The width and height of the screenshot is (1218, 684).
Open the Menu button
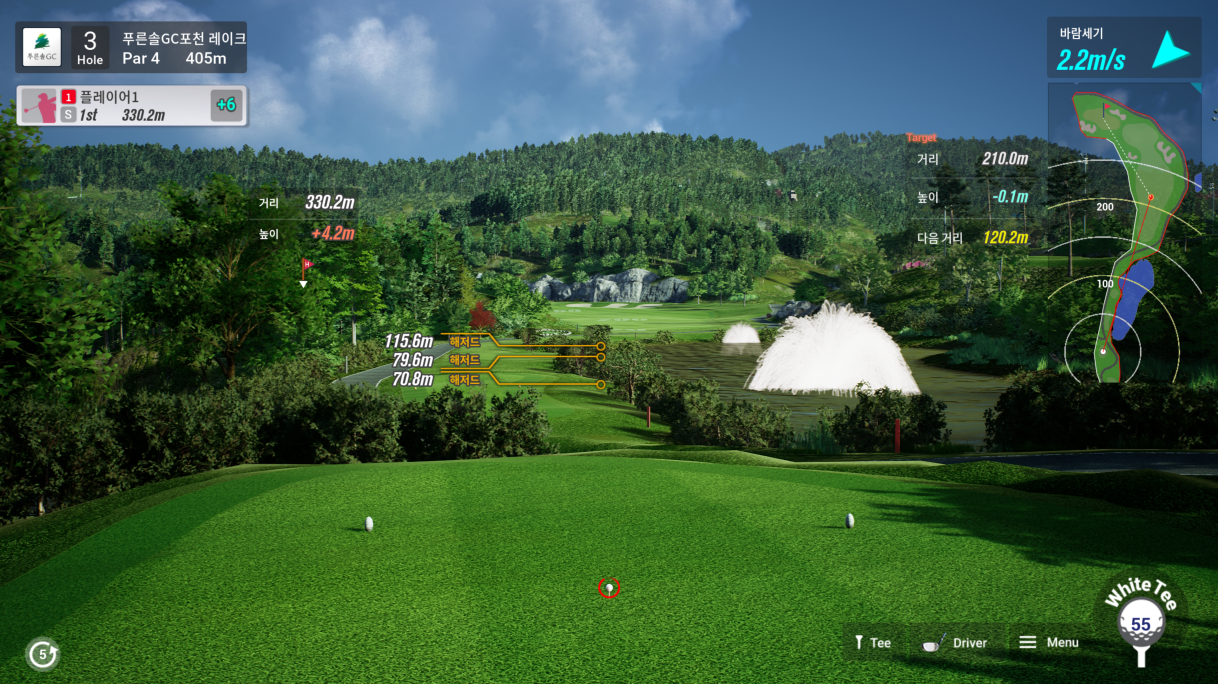click(x=1049, y=643)
